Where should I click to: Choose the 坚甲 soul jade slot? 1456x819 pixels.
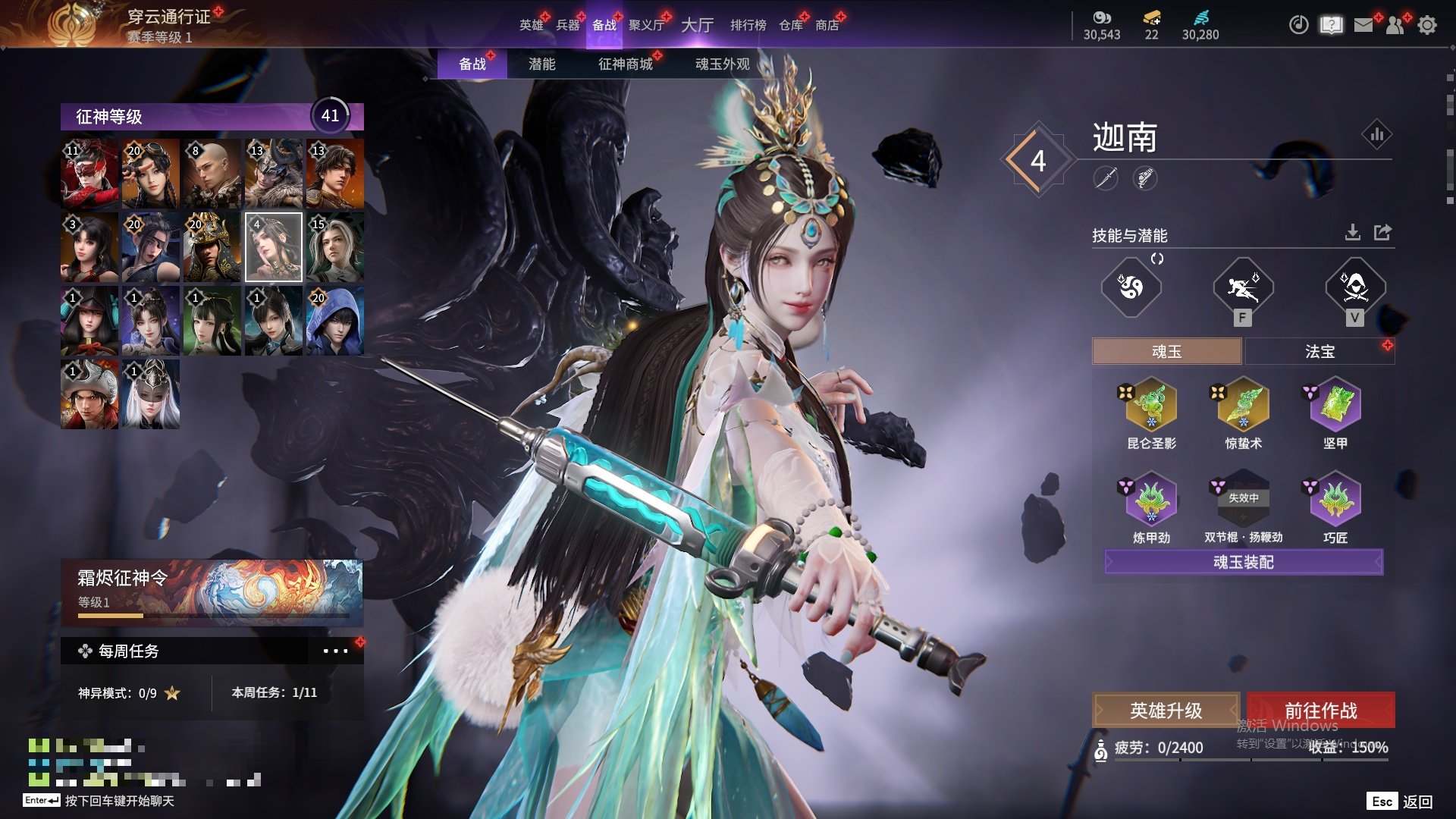(1335, 405)
